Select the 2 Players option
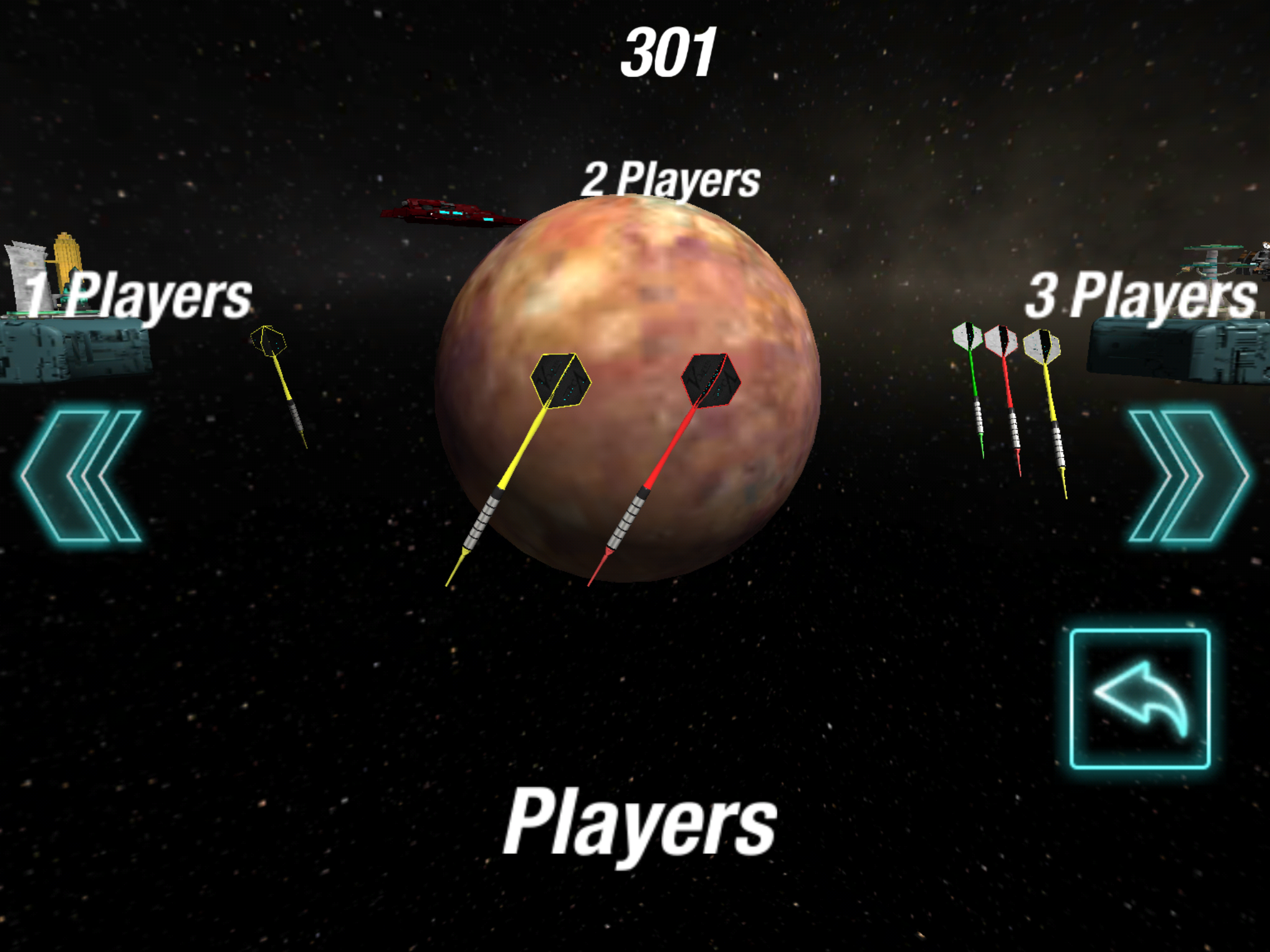The image size is (1270, 952). [670, 180]
